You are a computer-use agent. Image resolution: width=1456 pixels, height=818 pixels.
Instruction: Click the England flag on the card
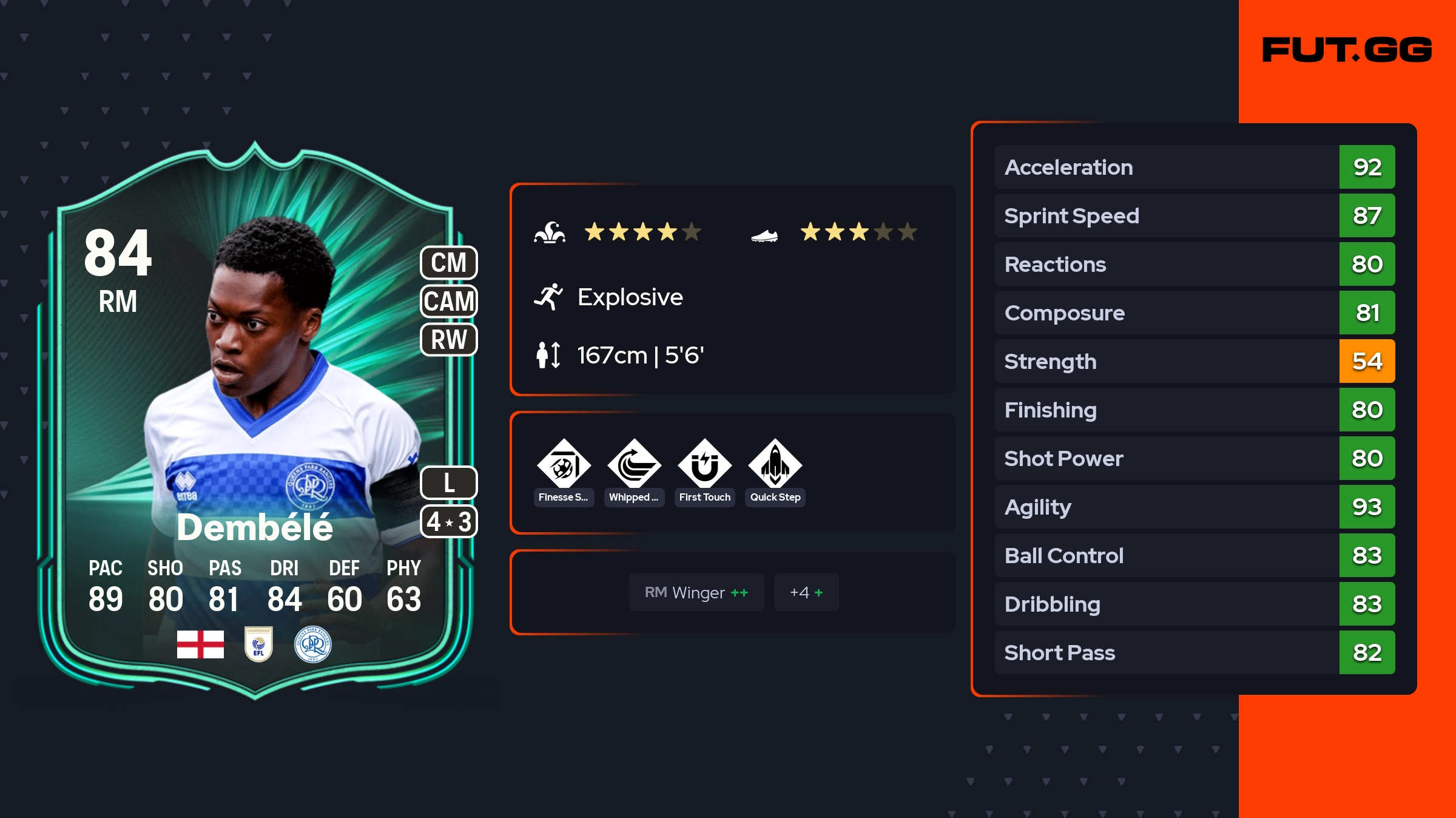pos(200,644)
